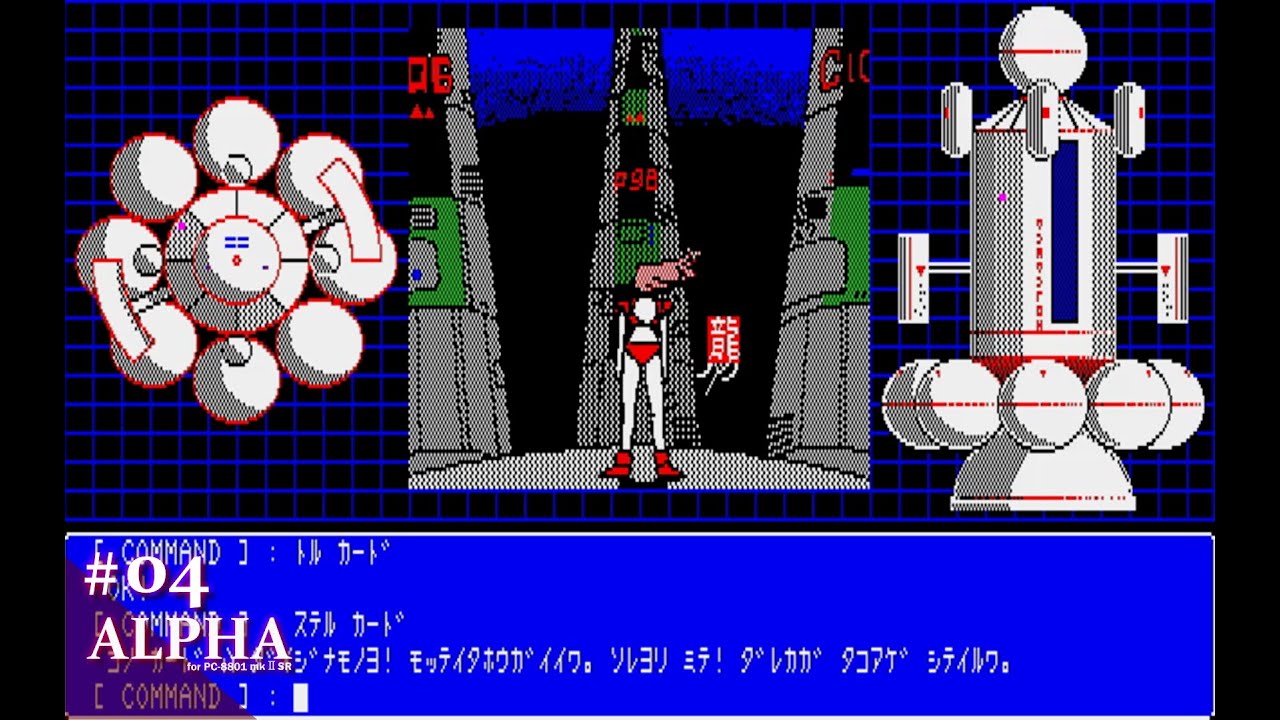
Task: Click the red Q6 indicator icon
Action: pyautogui.click(x=430, y=73)
